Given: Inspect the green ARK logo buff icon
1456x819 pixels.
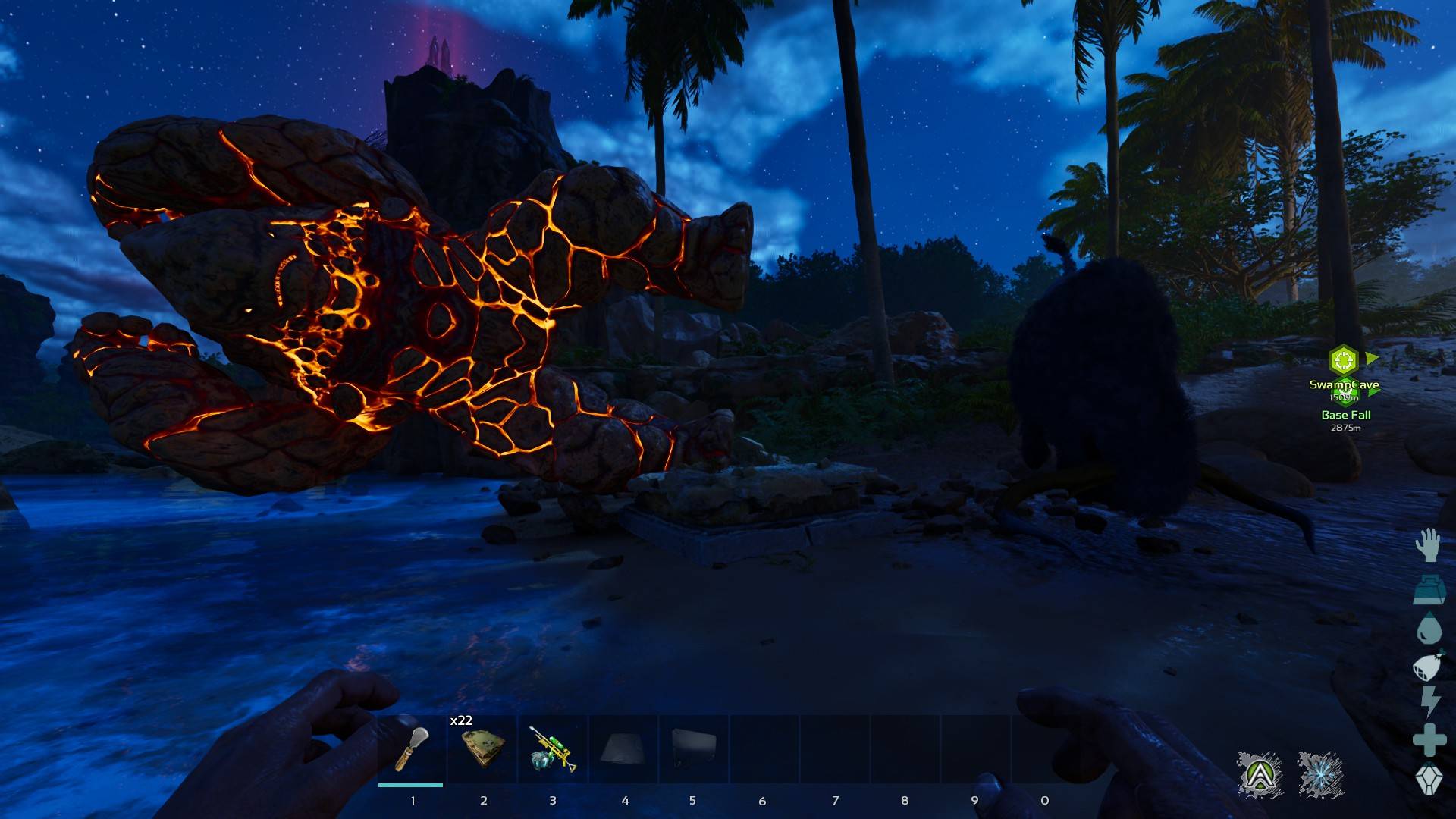Looking at the screenshot, I should coord(1260,774).
